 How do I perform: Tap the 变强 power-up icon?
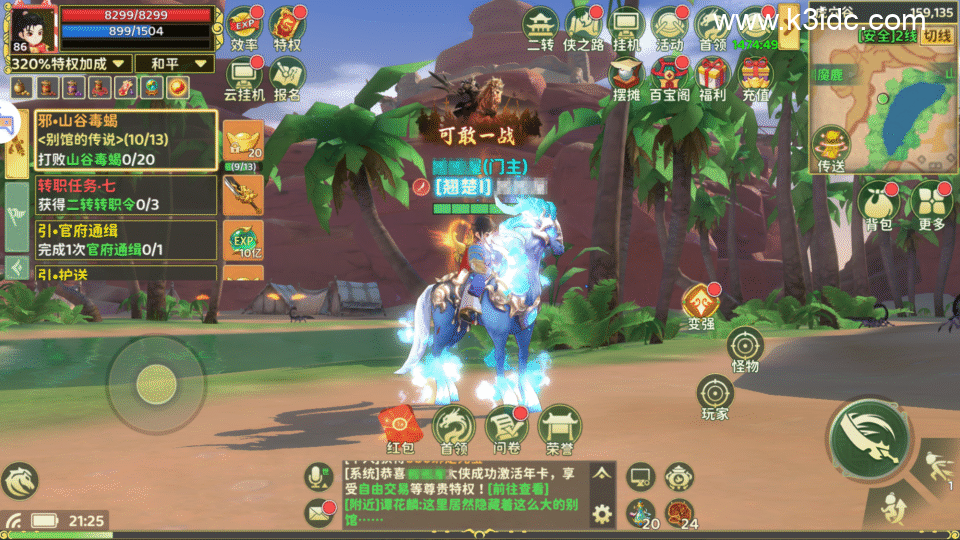(x=701, y=304)
